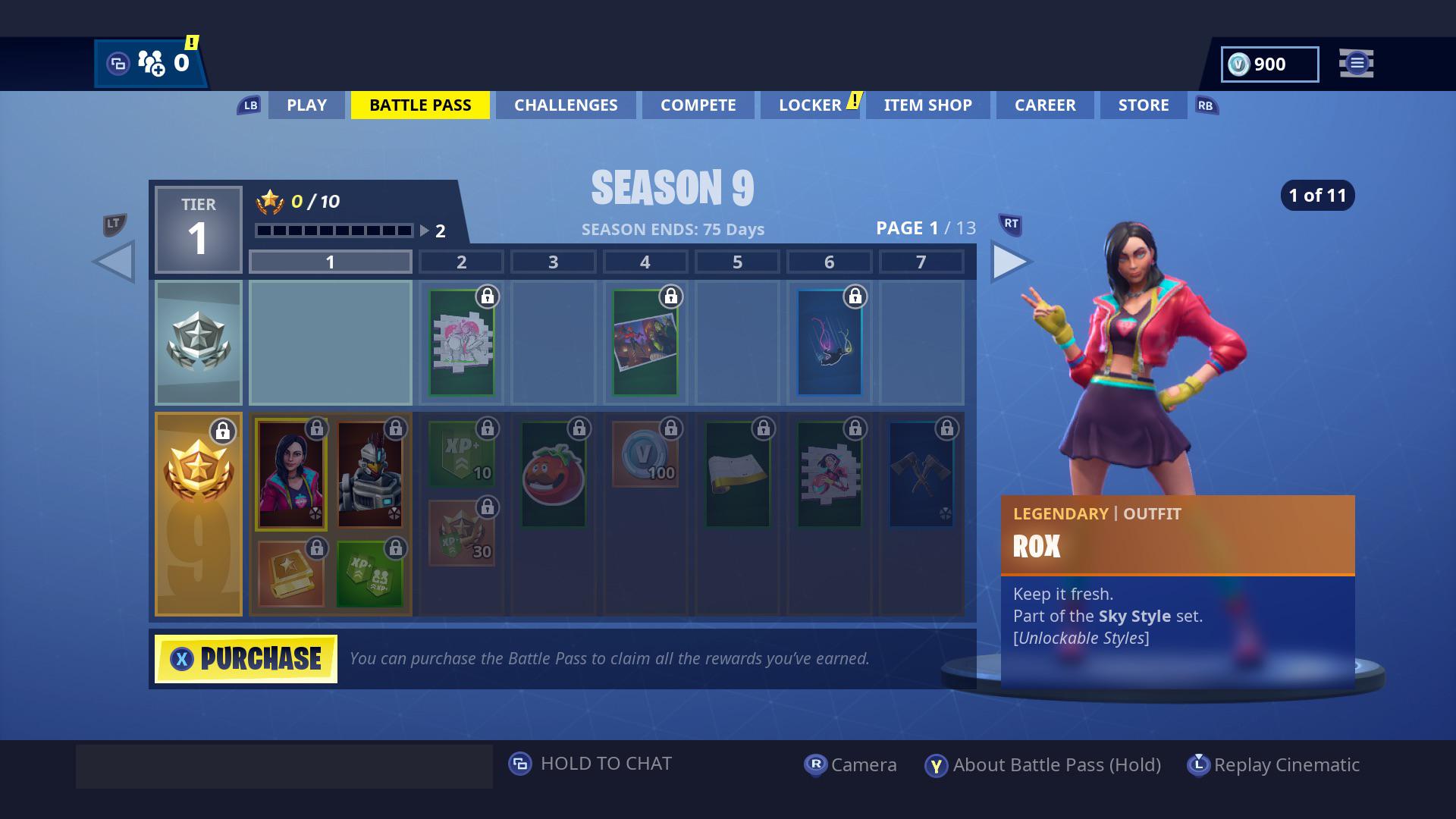
Task: Select the Rox outfit reward thumbnail
Action: click(290, 474)
